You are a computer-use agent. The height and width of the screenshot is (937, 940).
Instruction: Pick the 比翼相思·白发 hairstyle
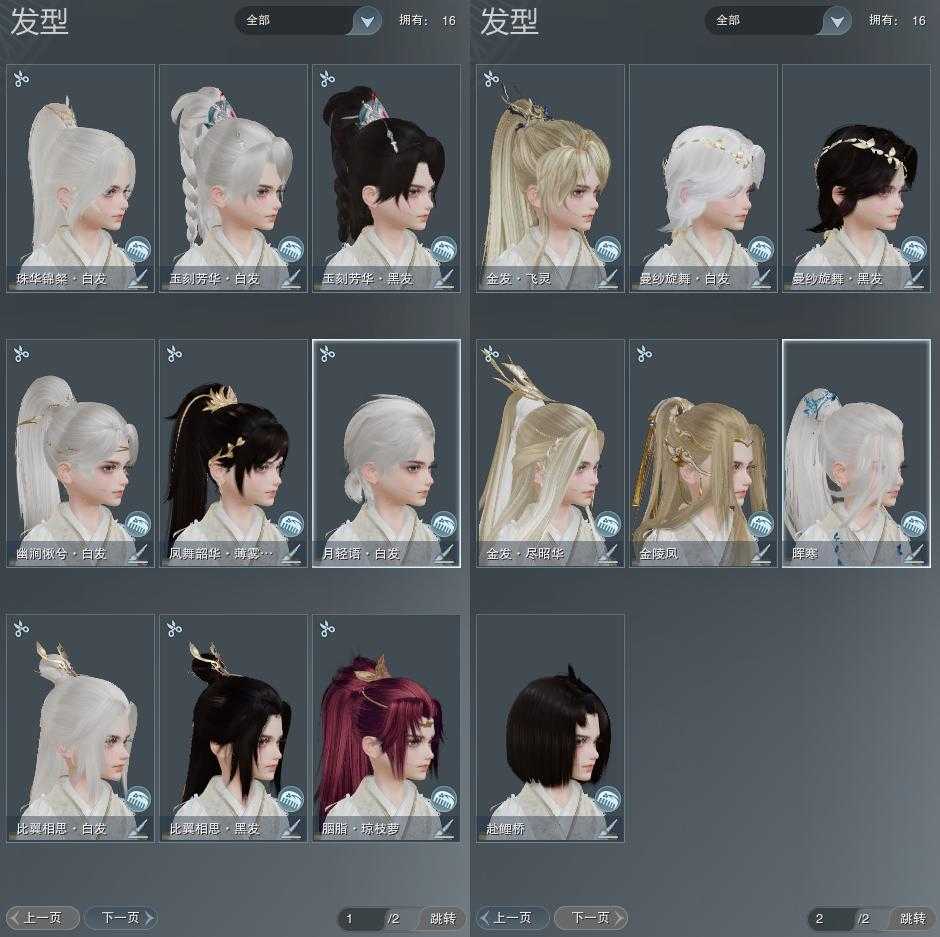coord(81,728)
